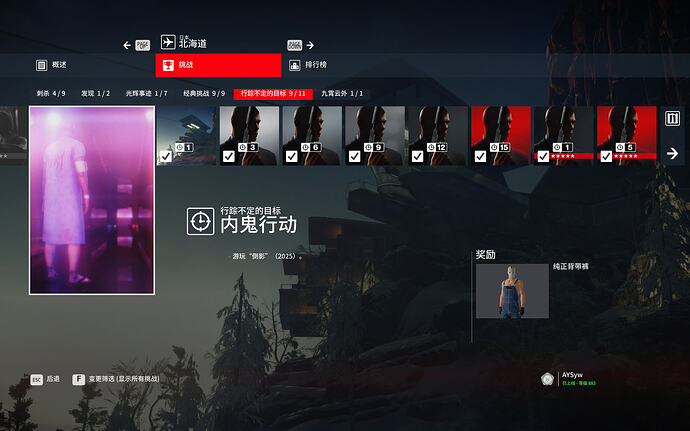The width and height of the screenshot is (690, 431).
Task: Select the pink-lit 内鬼行动 challenge tile
Action: (92, 200)
